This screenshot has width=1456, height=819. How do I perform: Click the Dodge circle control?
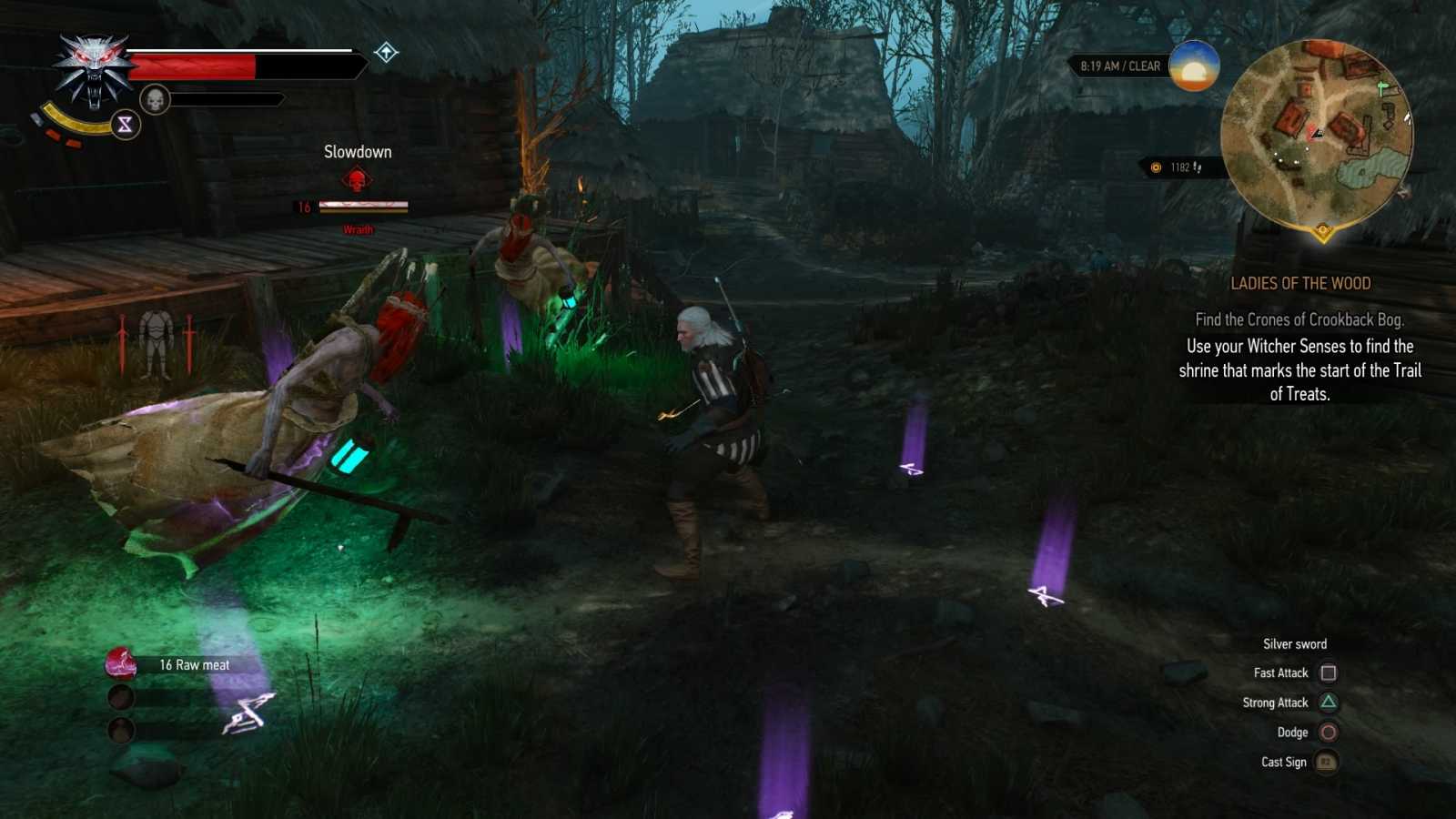(x=1329, y=732)
